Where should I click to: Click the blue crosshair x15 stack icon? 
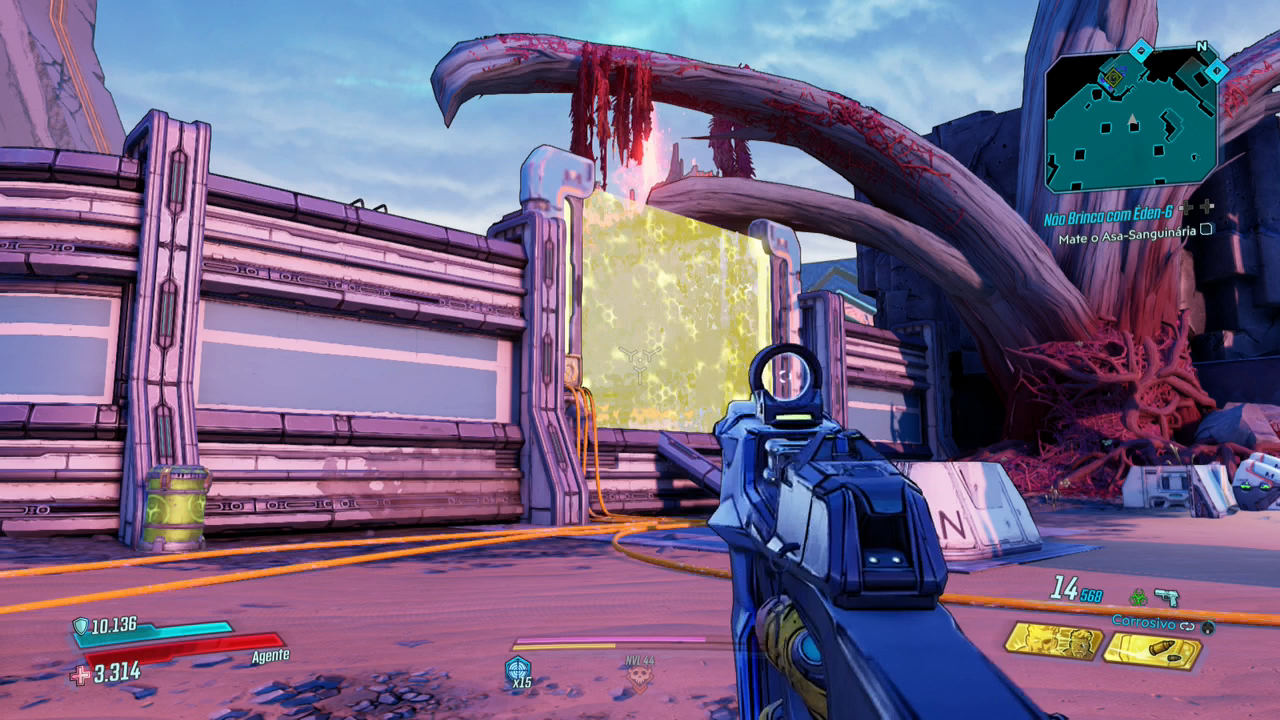pyautogui.click(x=518, y=670)
